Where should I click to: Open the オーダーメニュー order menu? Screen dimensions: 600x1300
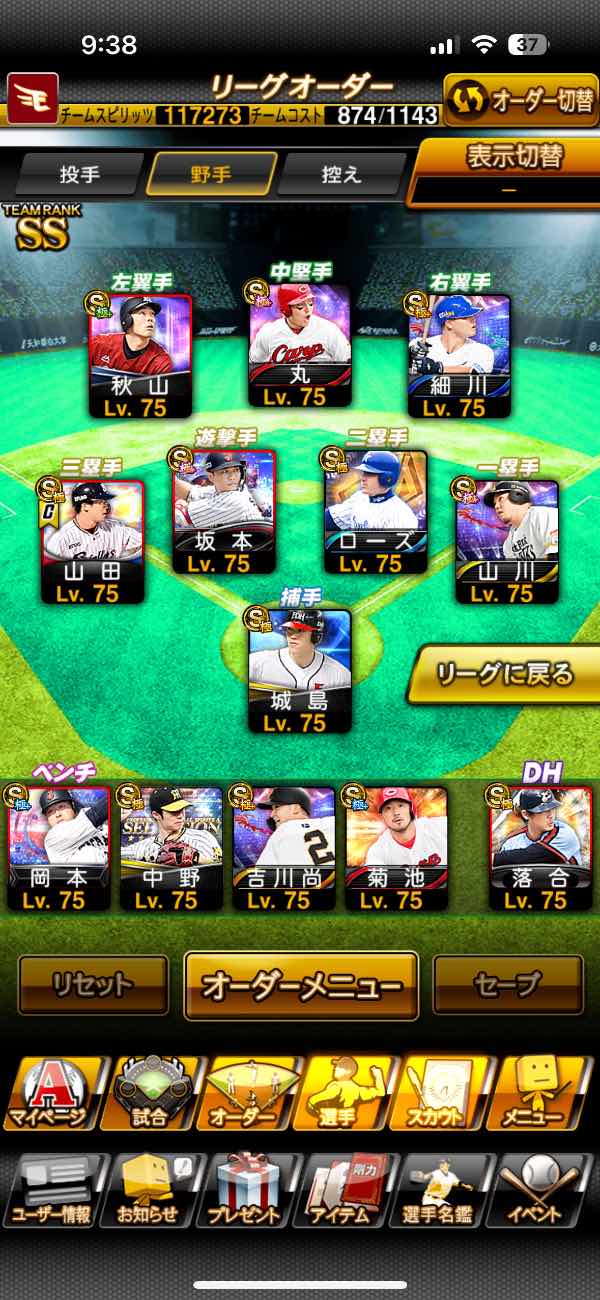point(301,985)
